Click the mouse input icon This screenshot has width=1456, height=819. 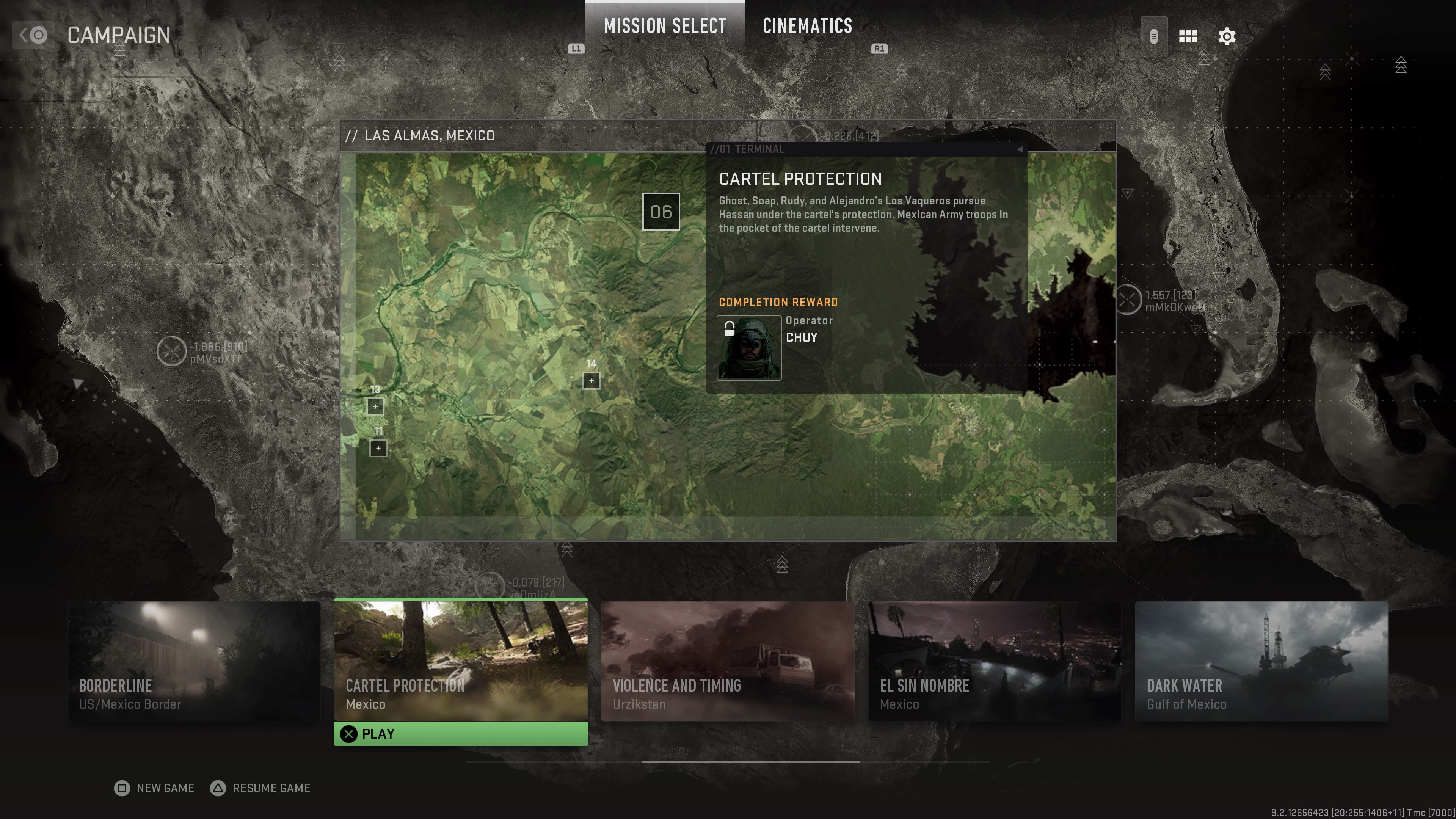pyautogui.click(x=1153, y=37)
